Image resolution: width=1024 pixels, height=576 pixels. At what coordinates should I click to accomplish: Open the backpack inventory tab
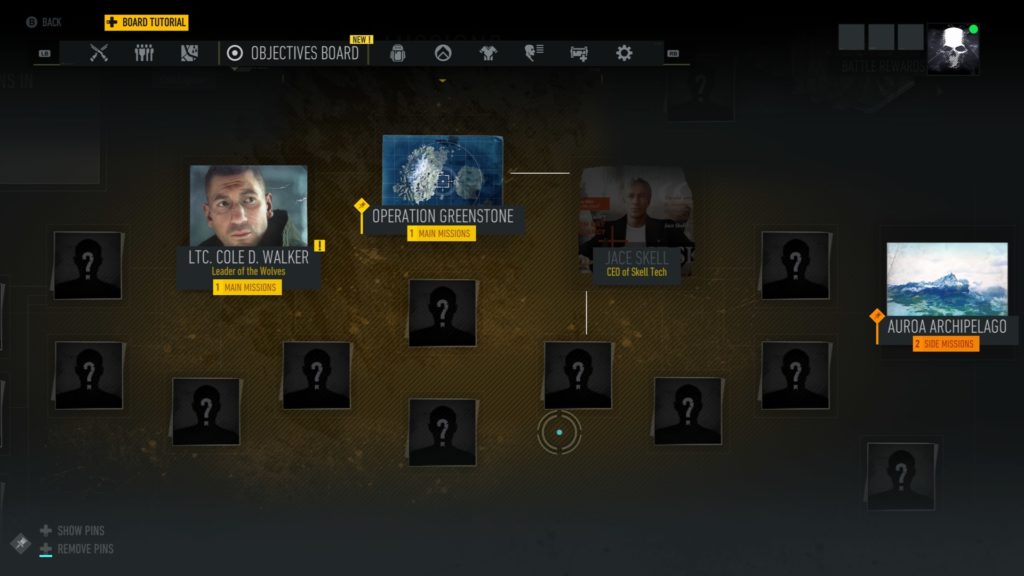tap(397, 53)
